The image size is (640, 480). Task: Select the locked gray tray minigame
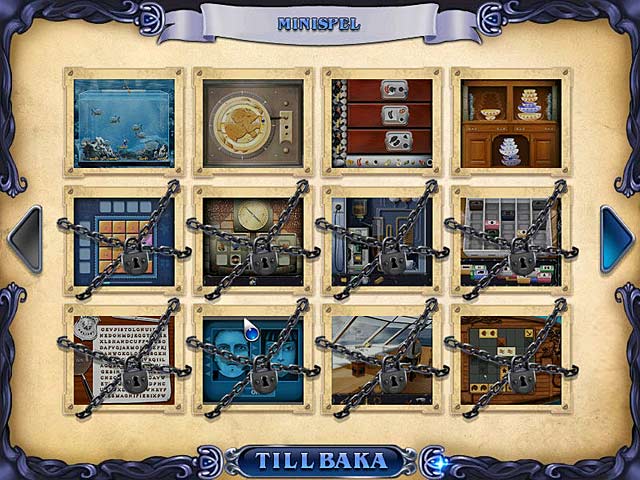[510, 240]
